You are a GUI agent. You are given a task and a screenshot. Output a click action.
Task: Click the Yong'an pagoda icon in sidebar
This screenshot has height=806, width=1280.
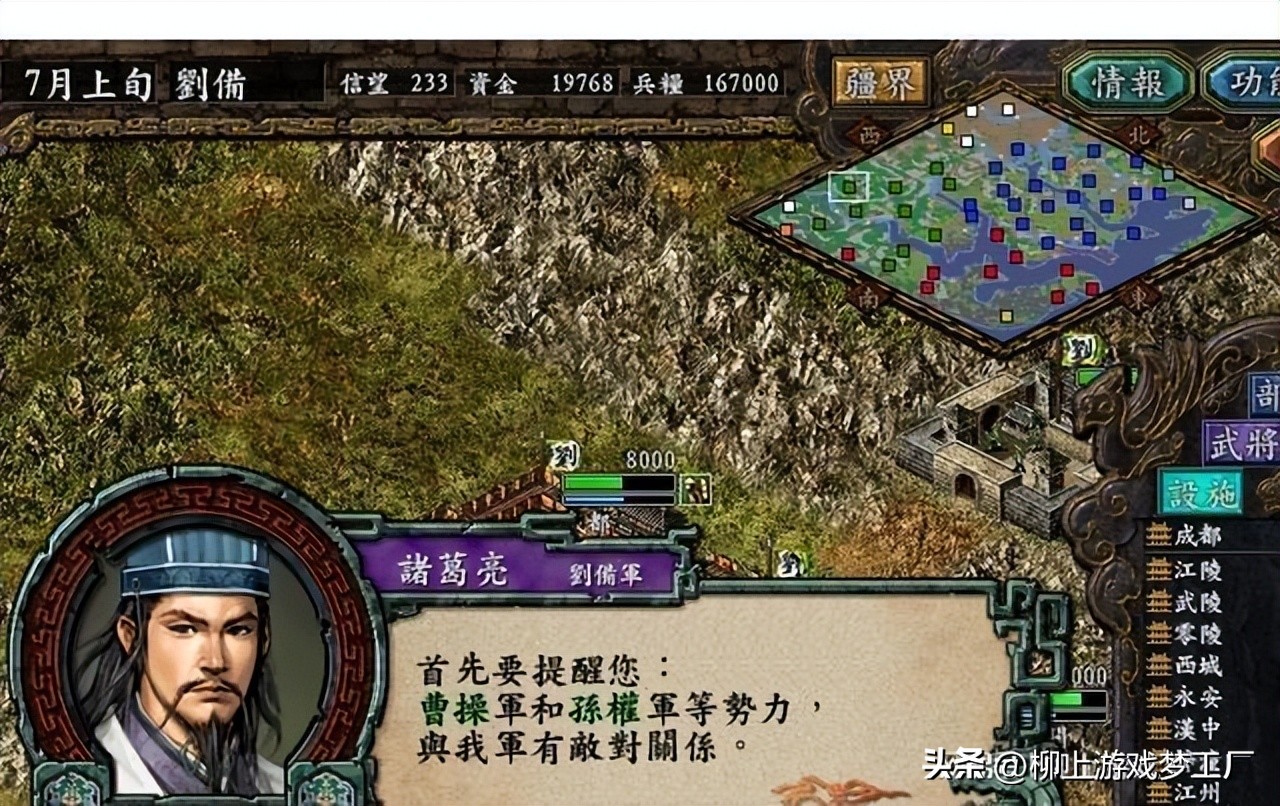(1157, 696)
